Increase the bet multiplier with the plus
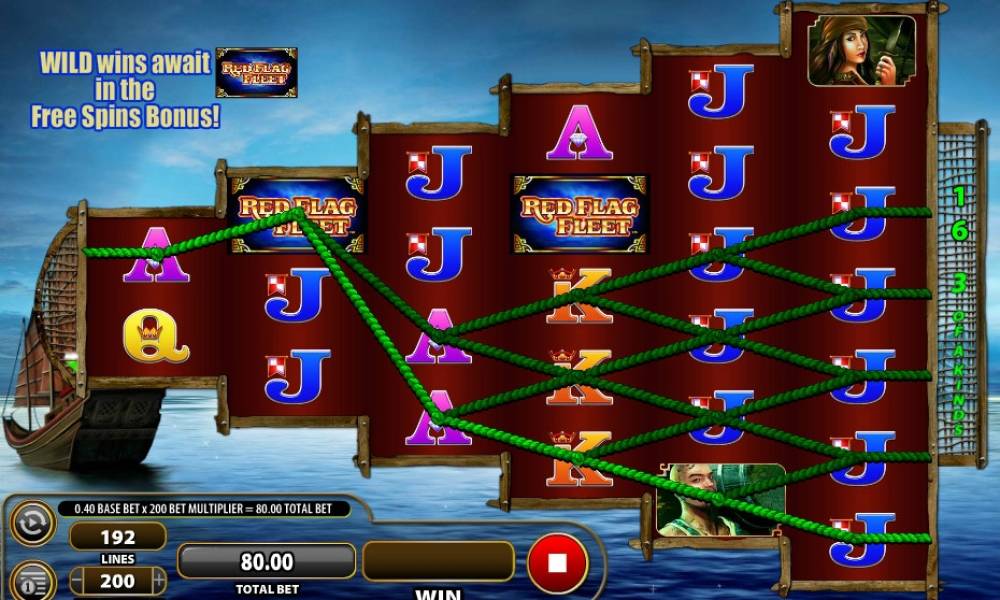1000x600 pixels. click(x=158, y=580)
